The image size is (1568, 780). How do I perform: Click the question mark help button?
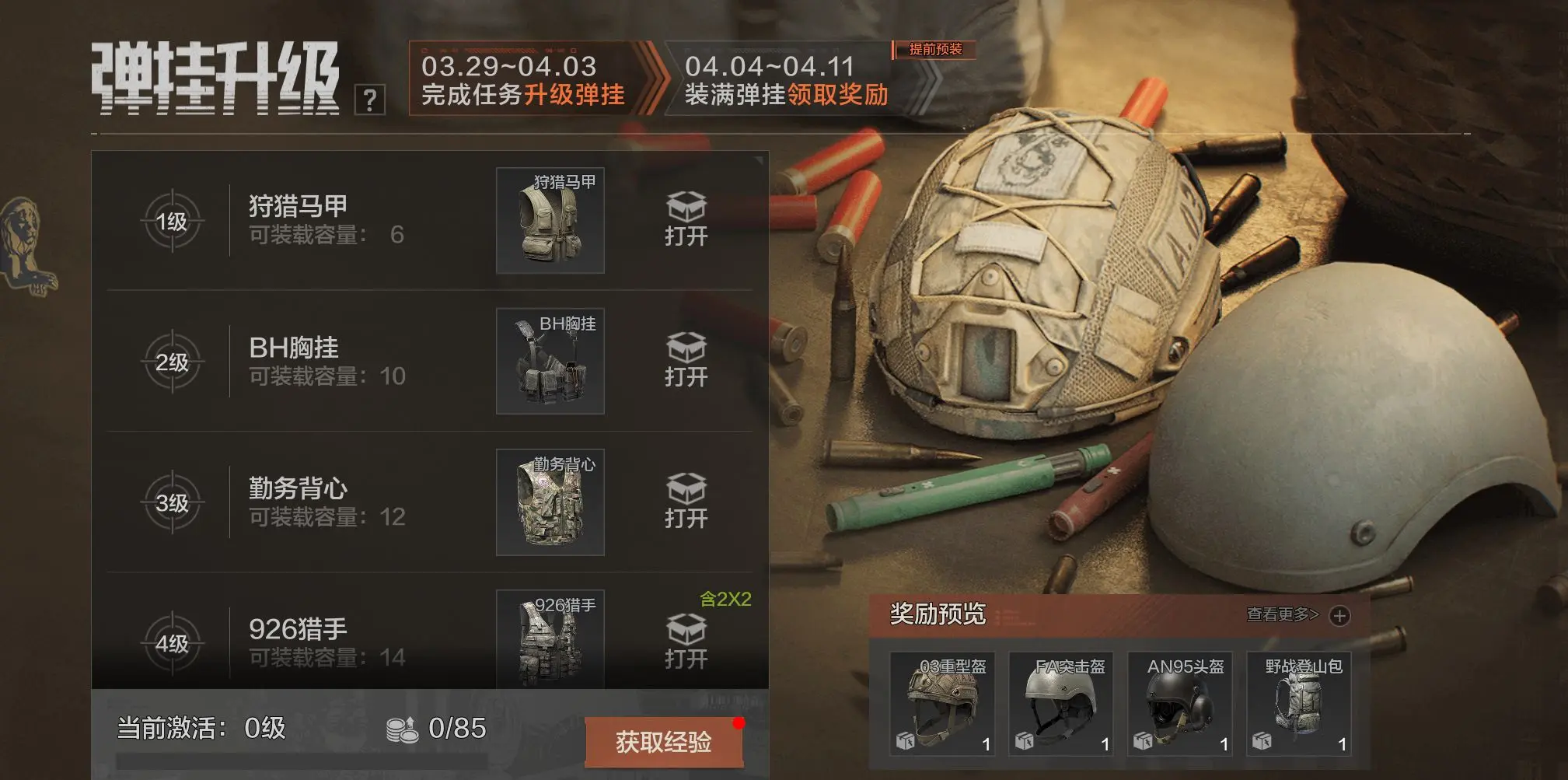[370, 100]
